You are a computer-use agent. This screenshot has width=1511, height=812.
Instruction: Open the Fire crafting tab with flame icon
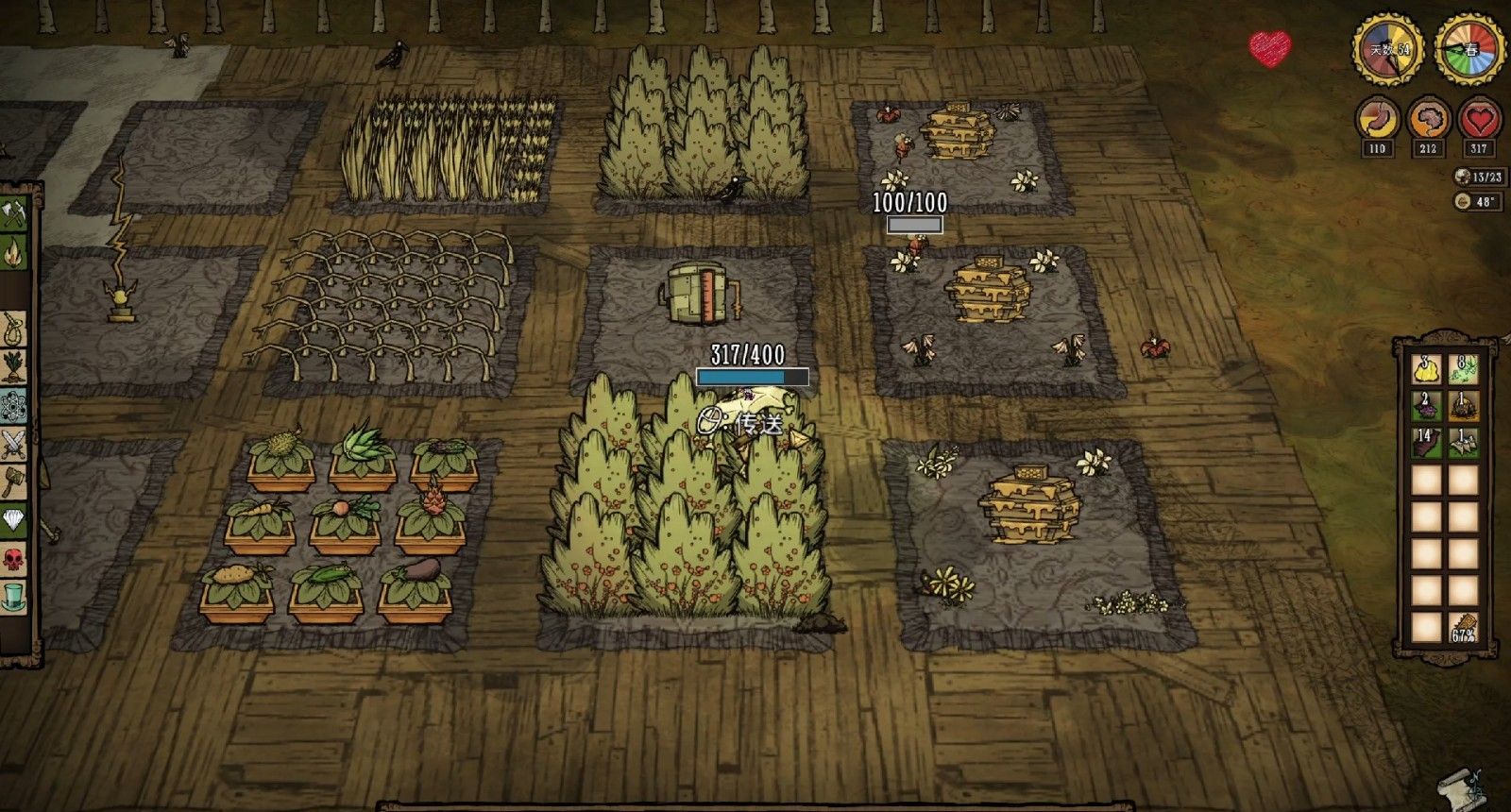coord(13,251)
